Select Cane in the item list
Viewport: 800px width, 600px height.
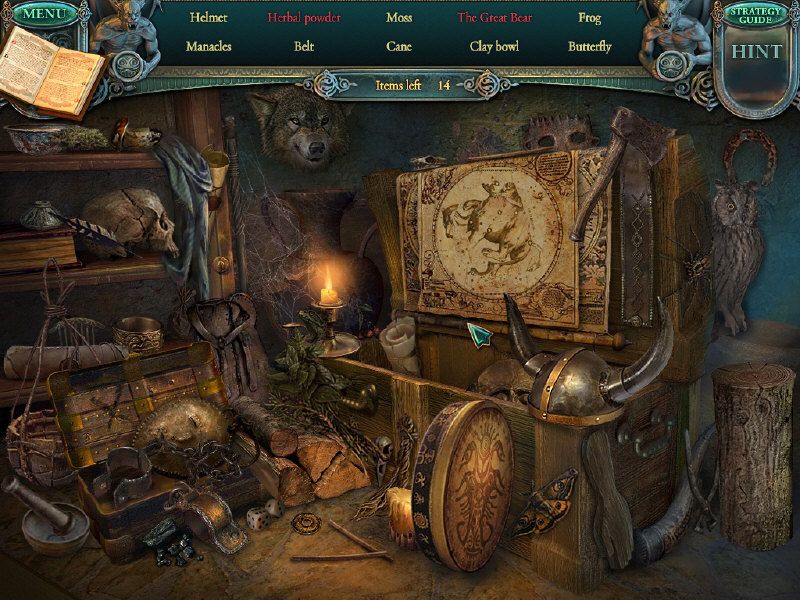tap(399, 46)
